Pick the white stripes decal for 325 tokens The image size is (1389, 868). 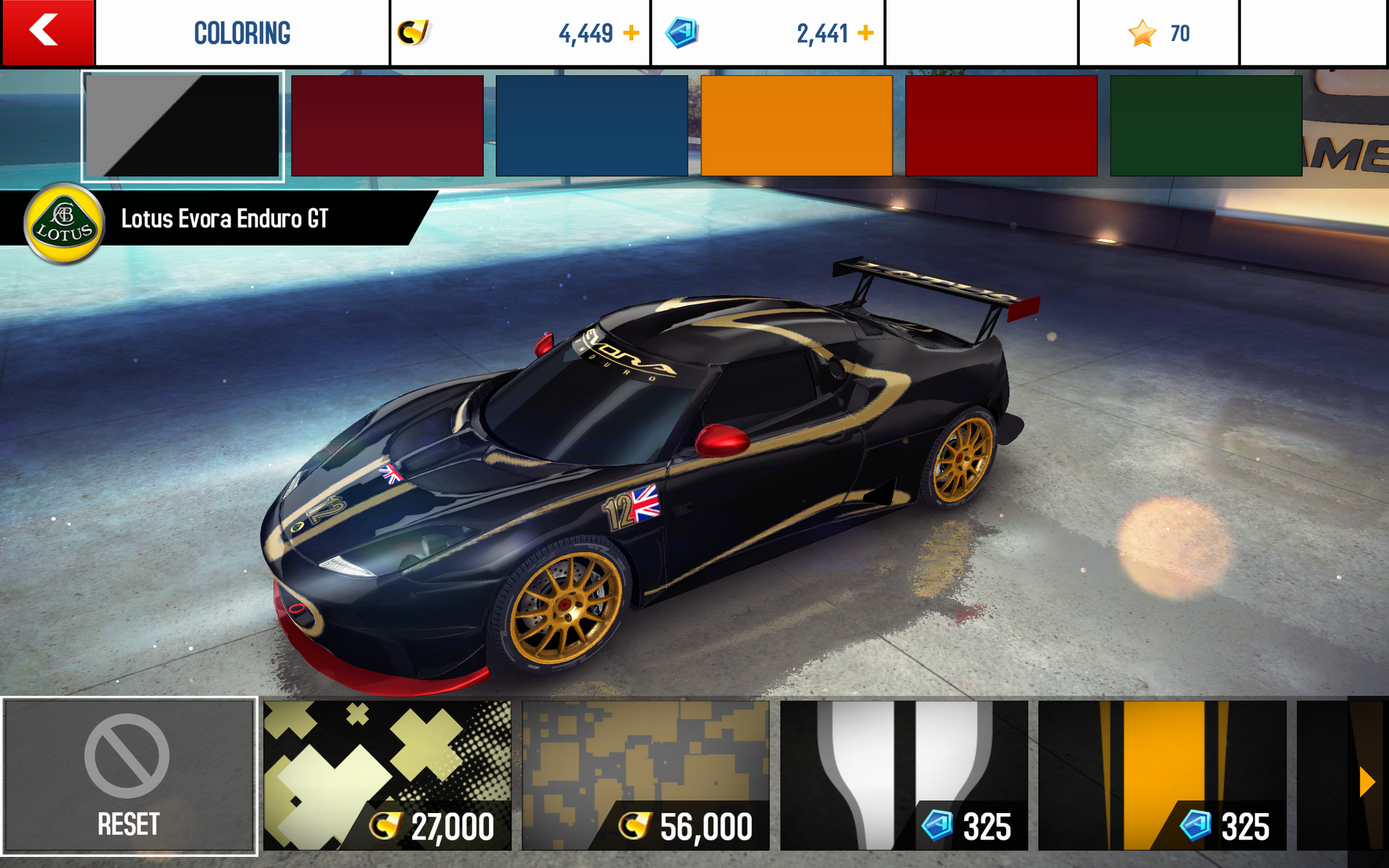(x=904, y=776)
